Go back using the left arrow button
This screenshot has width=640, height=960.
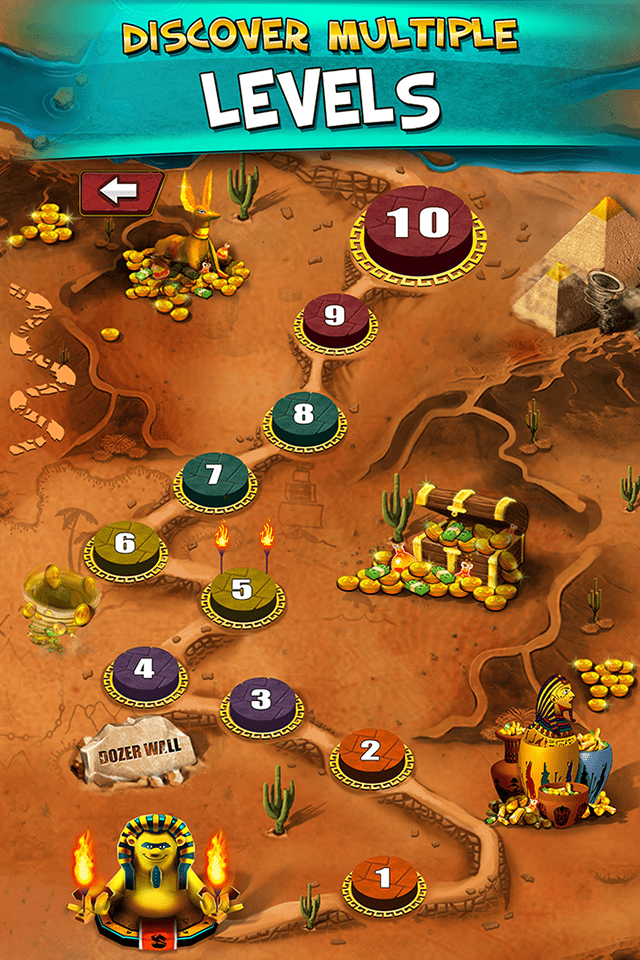121,192
